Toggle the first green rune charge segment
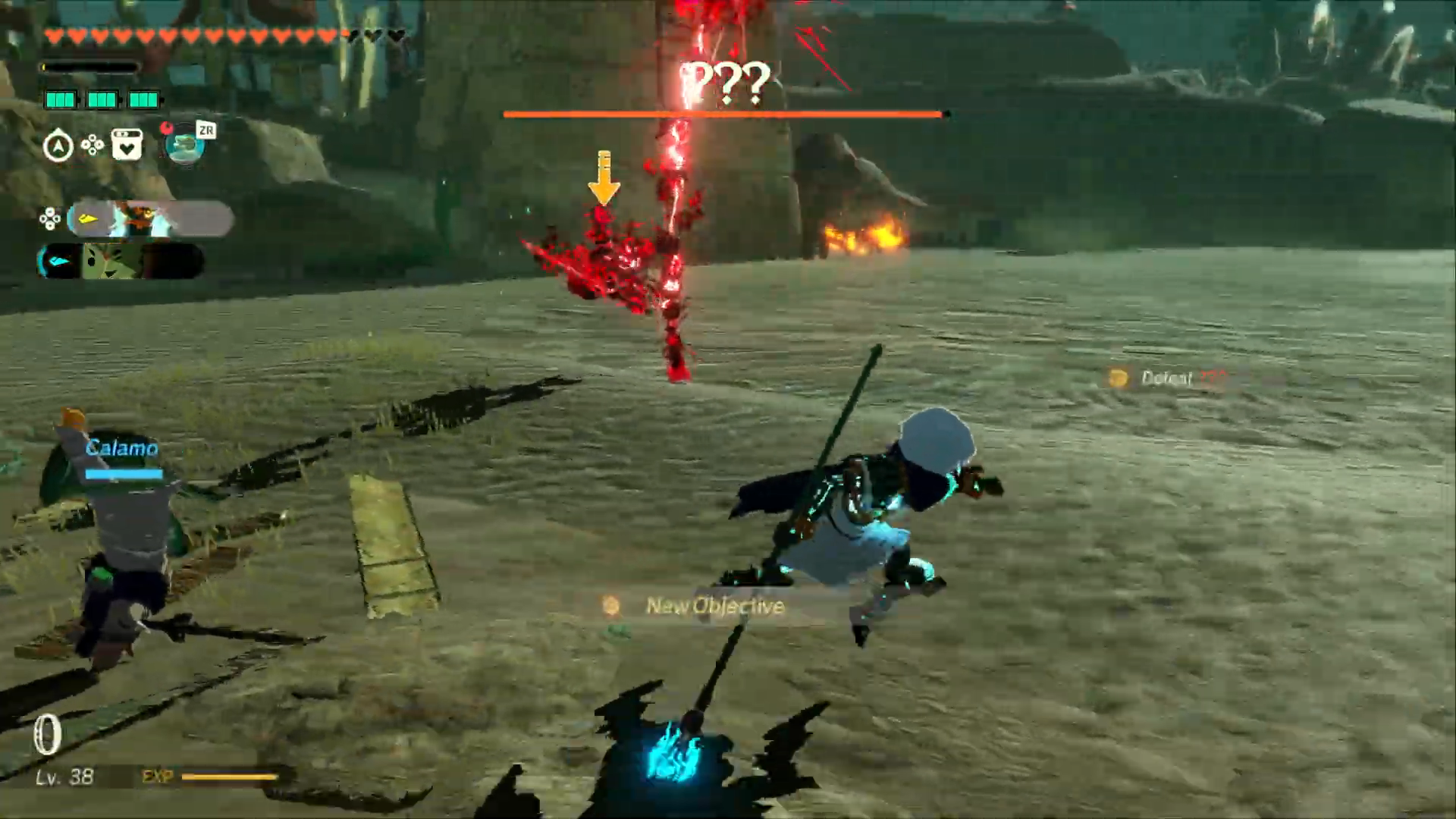 [x=61, y=99]
